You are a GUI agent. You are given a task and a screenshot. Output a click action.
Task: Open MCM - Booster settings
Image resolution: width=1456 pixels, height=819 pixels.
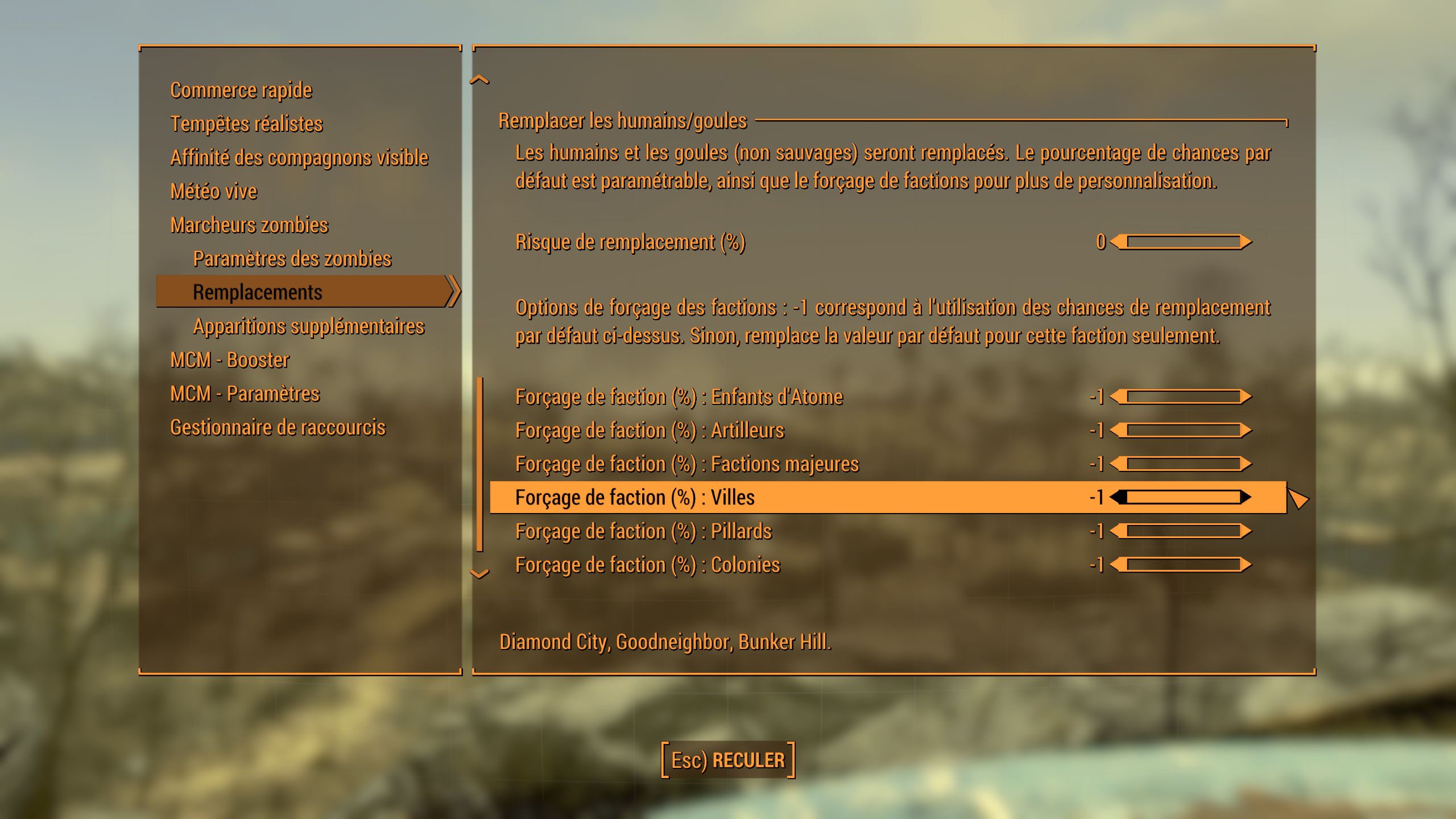[x=230, y=360]
